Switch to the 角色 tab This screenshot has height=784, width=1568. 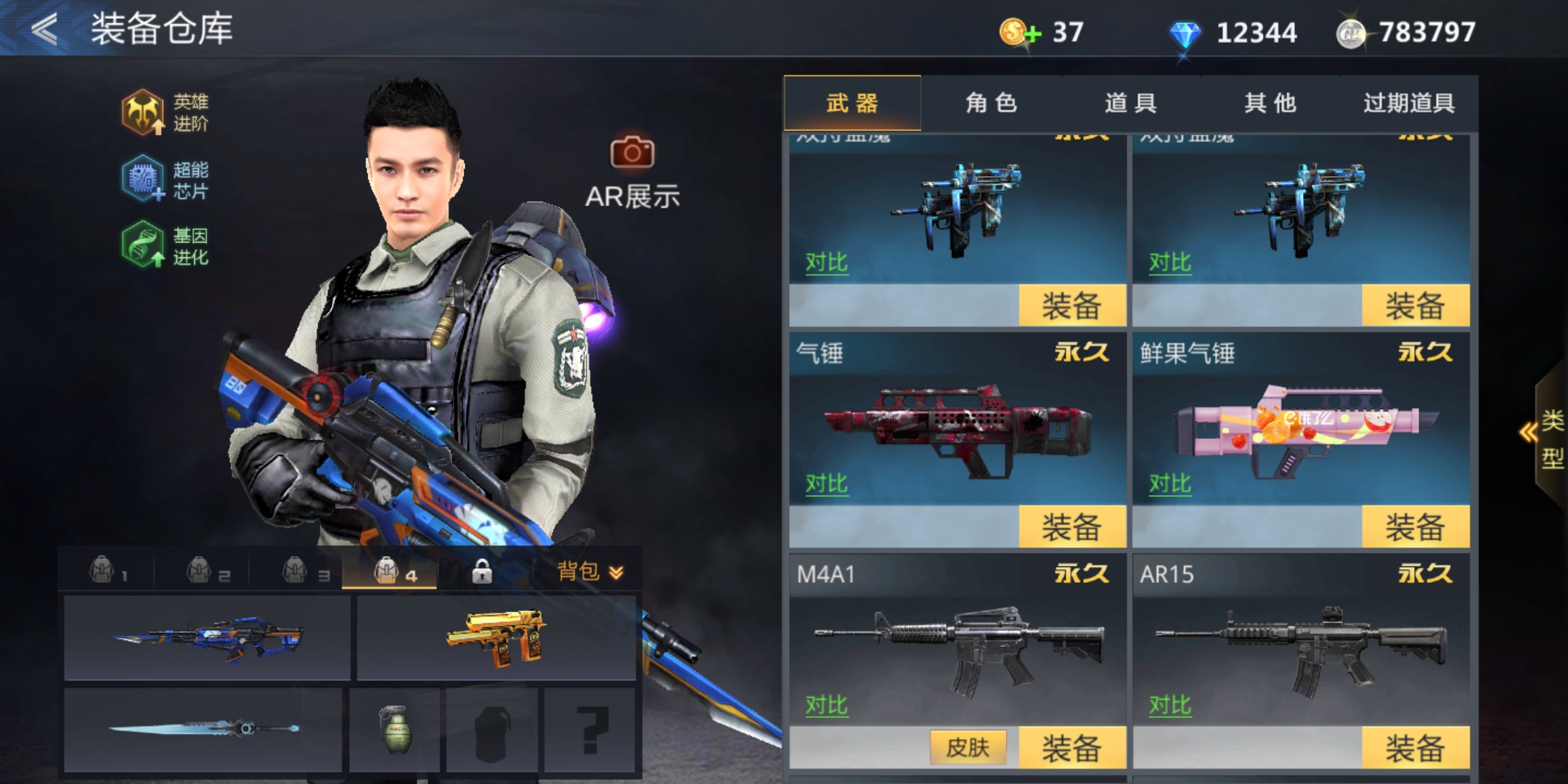coord(991,103)
